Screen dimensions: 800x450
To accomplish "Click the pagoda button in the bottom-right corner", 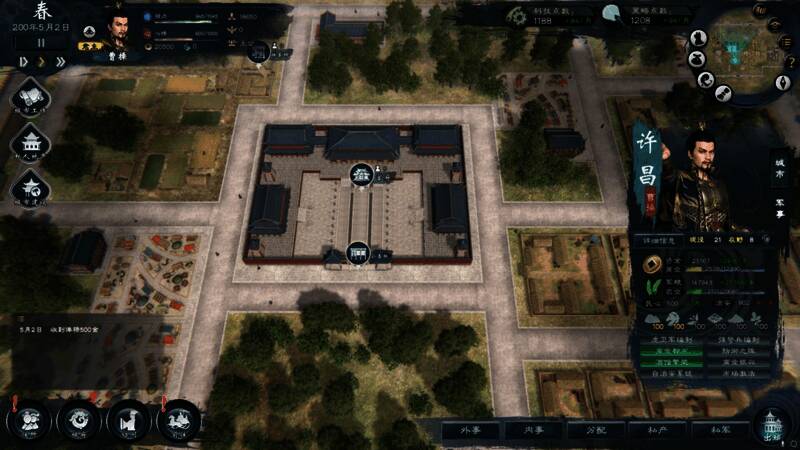I will [x=772, y=425].
